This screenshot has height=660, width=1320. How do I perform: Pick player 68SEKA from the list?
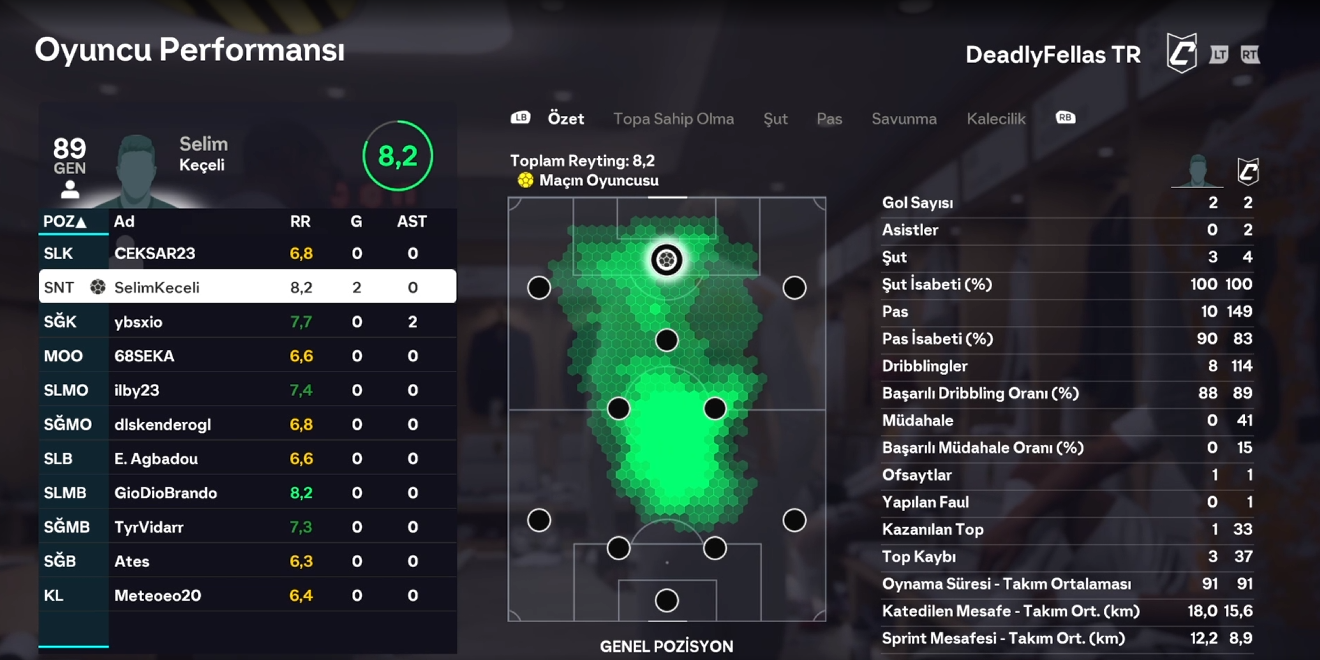coord(247,356)
